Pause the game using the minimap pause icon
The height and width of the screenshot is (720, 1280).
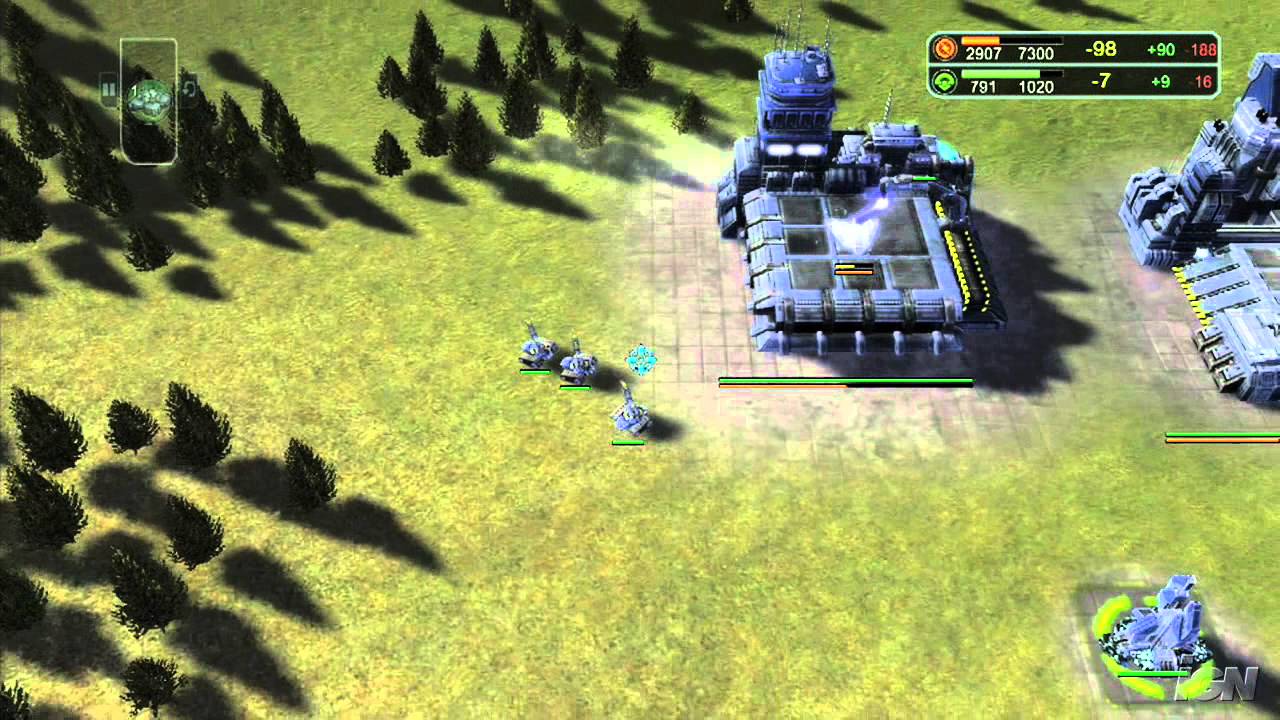pos(110,89)
